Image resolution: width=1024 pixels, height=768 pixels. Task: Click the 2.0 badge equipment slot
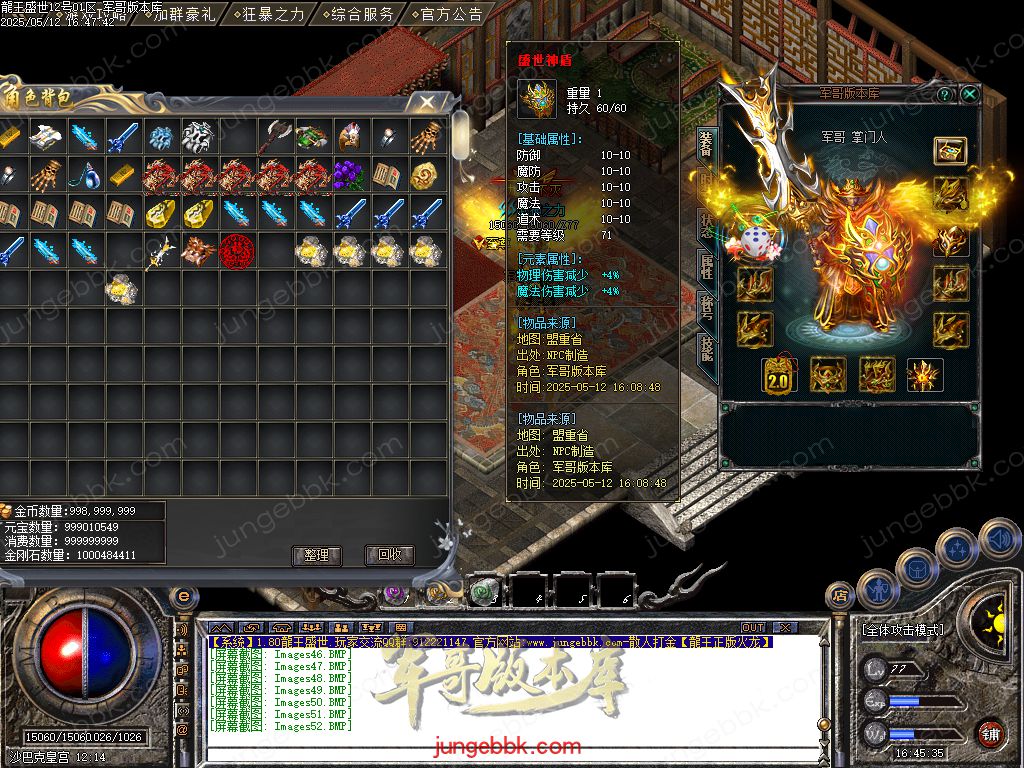point(779,375)
